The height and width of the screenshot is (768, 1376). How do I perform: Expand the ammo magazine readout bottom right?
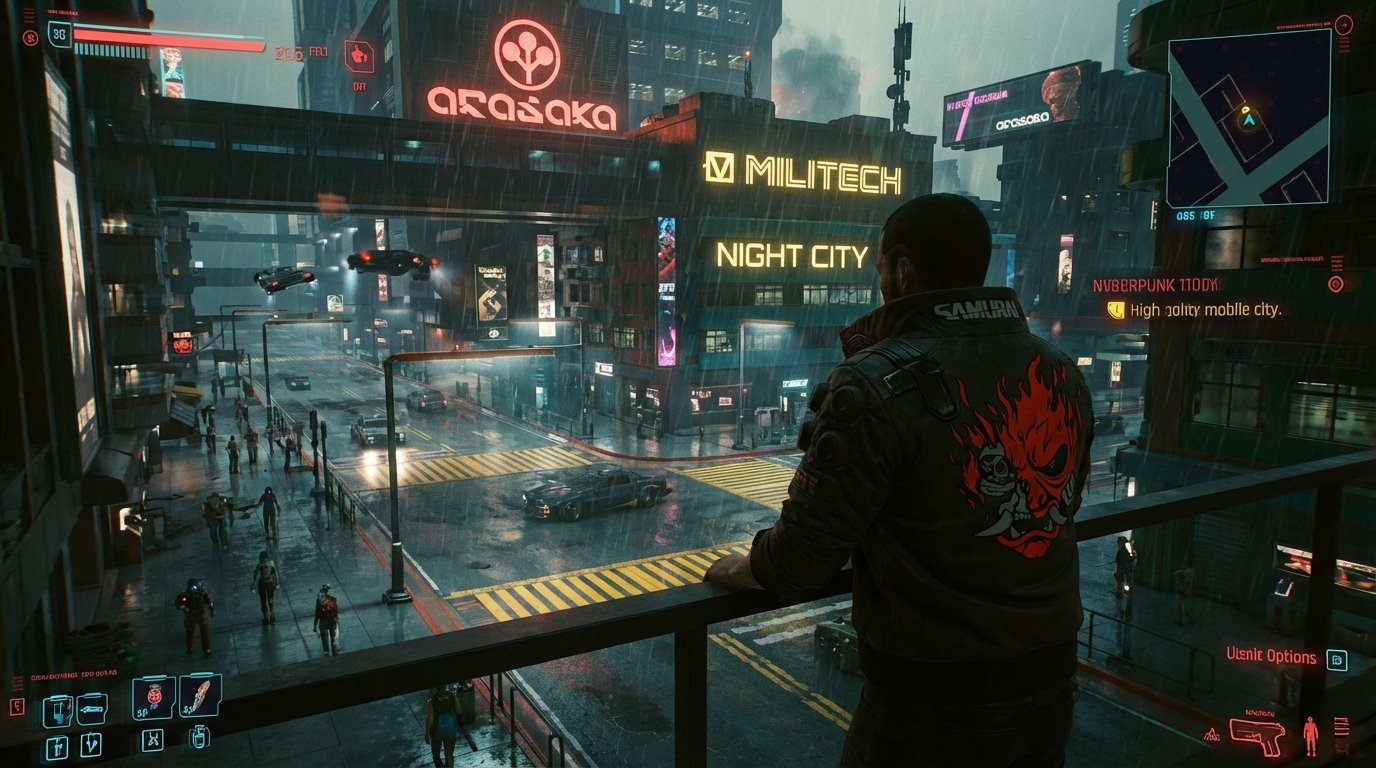pyautogui.click(x=1342, y=732)
